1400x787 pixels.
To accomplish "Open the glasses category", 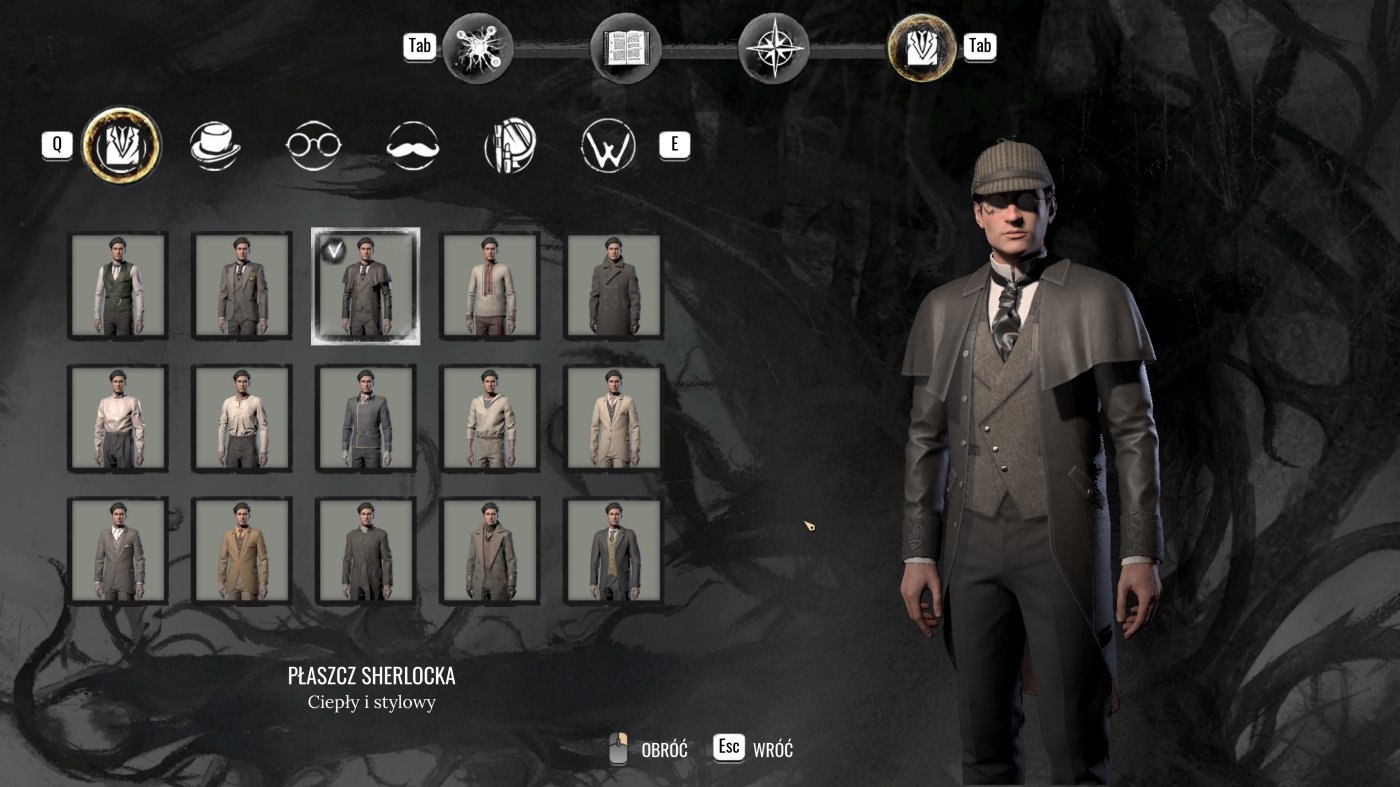I will pos(313,146).
